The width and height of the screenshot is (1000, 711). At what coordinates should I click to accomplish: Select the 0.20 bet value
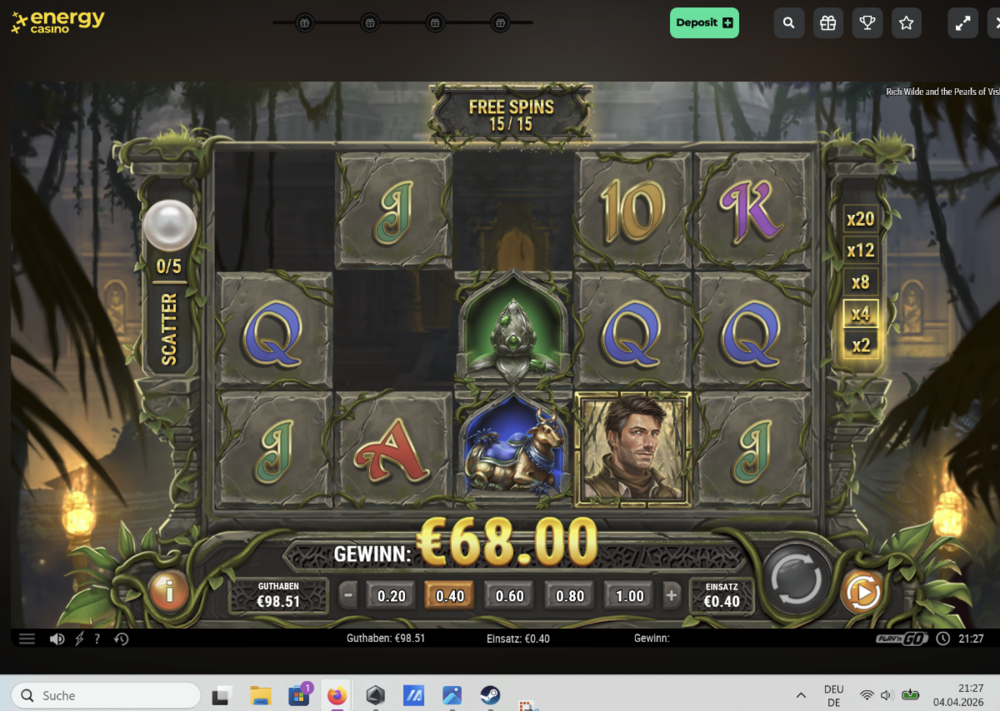(x=391, y=596)
